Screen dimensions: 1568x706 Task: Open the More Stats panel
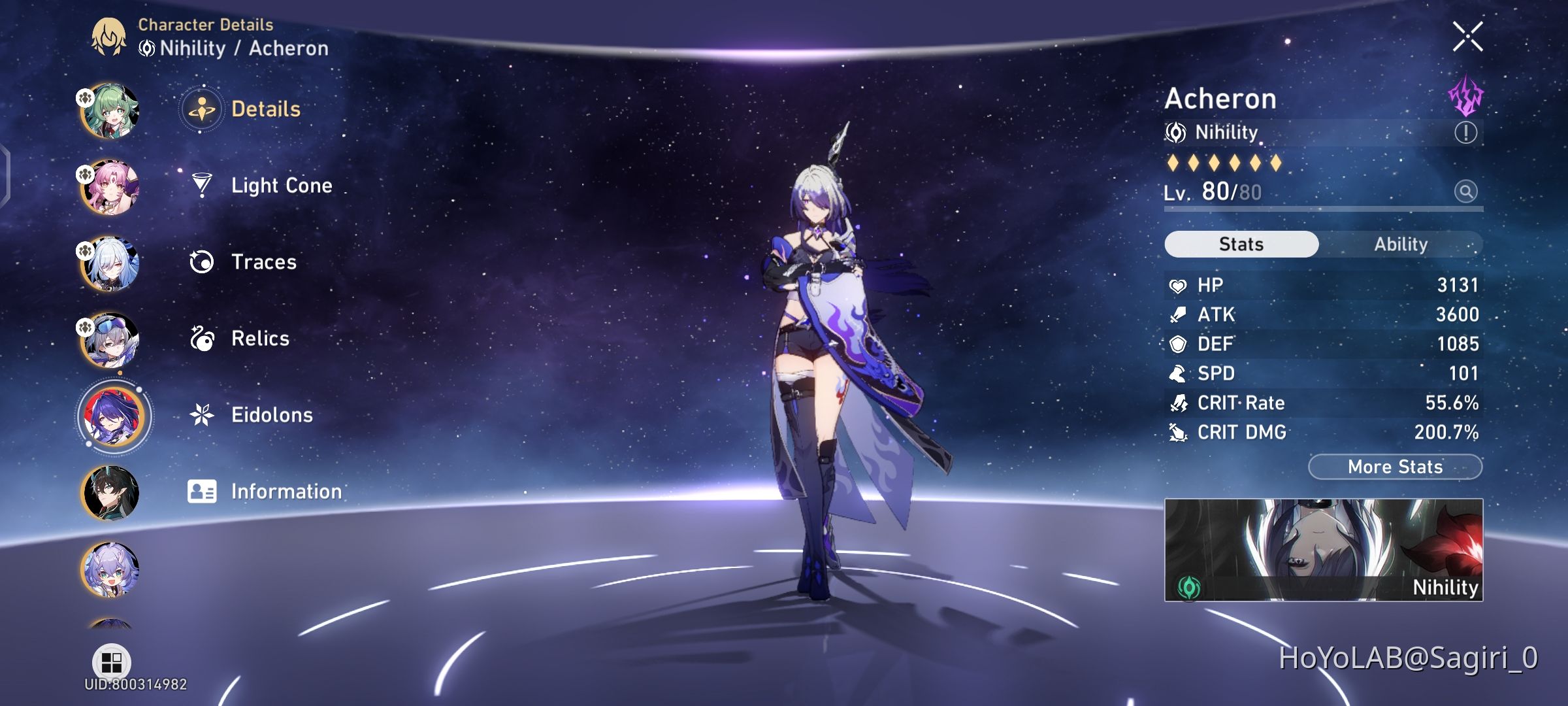[1395, 466]
